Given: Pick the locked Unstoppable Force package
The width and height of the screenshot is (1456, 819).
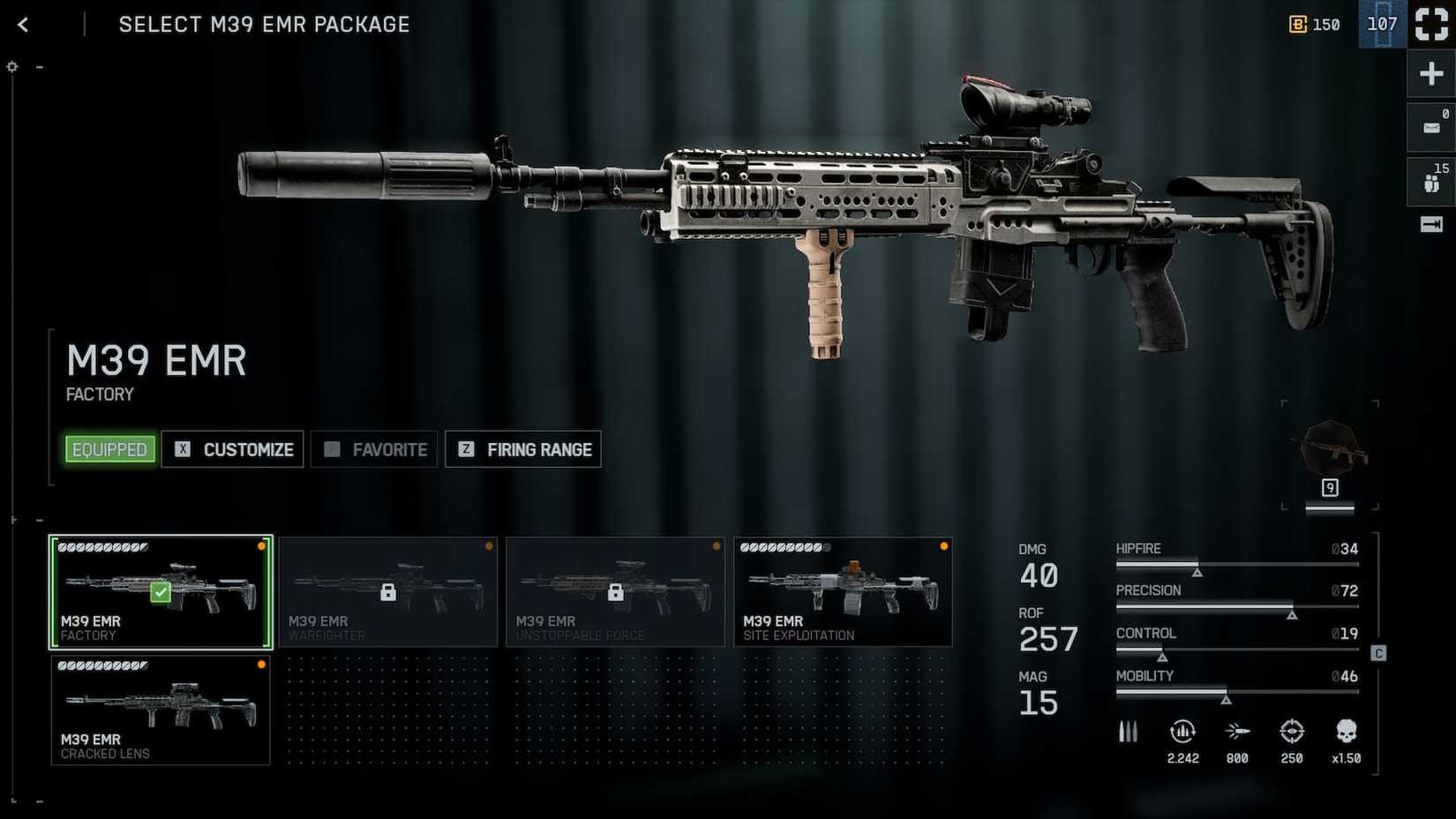Looking at the screenshot, I should point(615,592).
